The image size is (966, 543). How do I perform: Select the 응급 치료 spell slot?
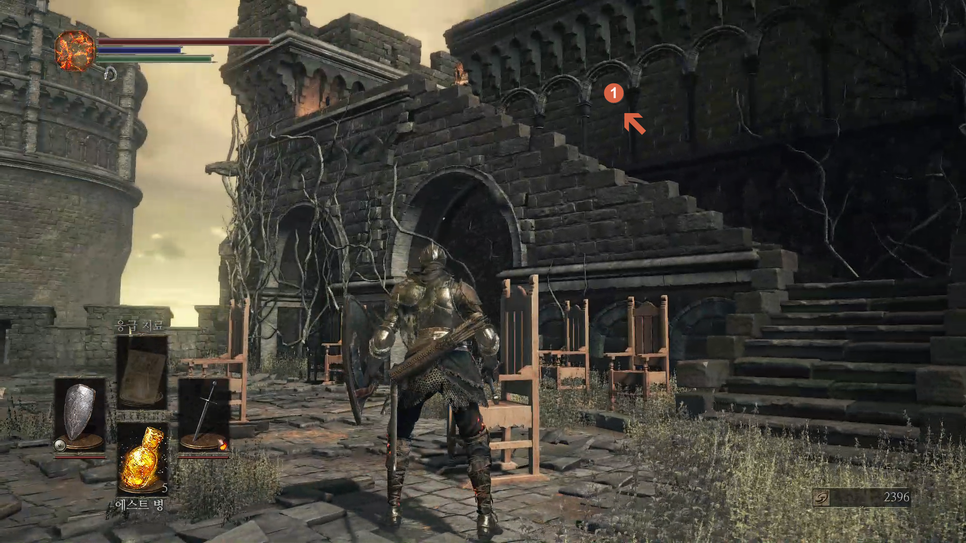pyautogui.click(x=142, y=371)
